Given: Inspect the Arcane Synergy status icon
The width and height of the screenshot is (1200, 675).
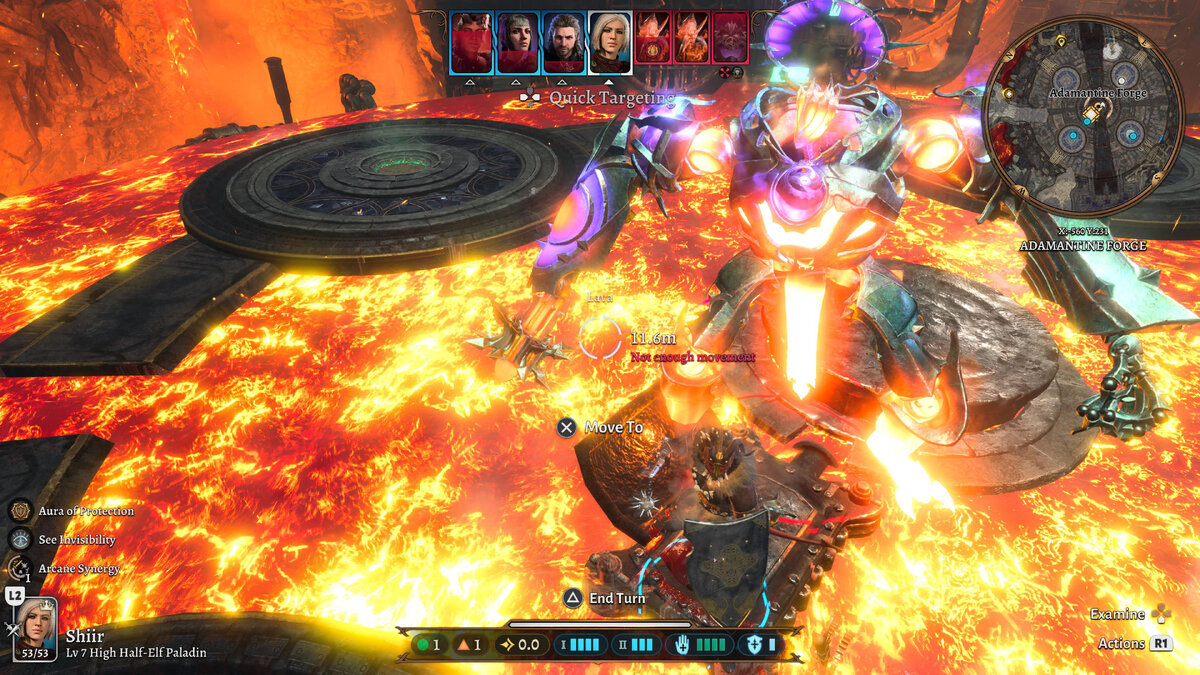Looking at the screenshot, I should (x=20, y=568).
